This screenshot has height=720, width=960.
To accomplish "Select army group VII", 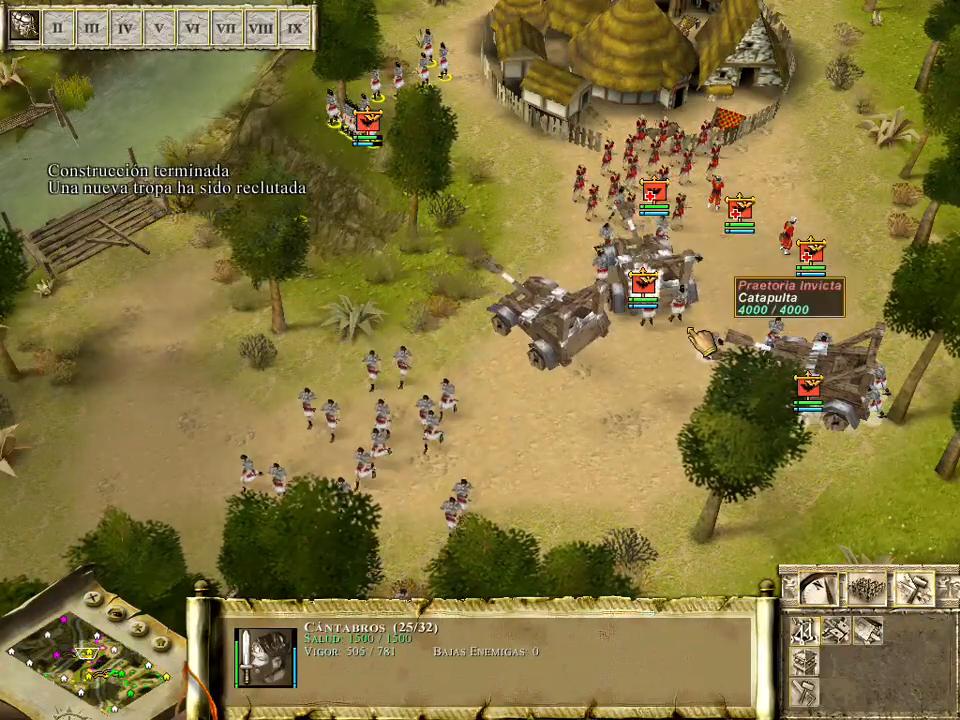I will [227, 27].
